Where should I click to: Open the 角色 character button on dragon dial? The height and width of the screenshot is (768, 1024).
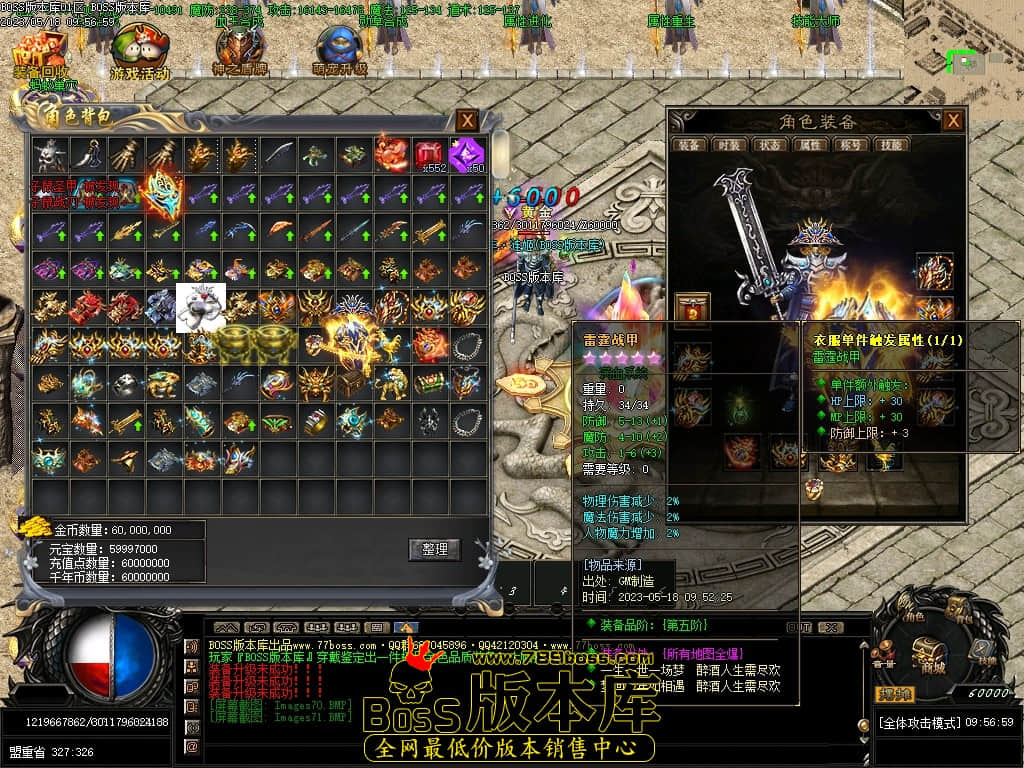pyautogui.click(x=909, y=610)
